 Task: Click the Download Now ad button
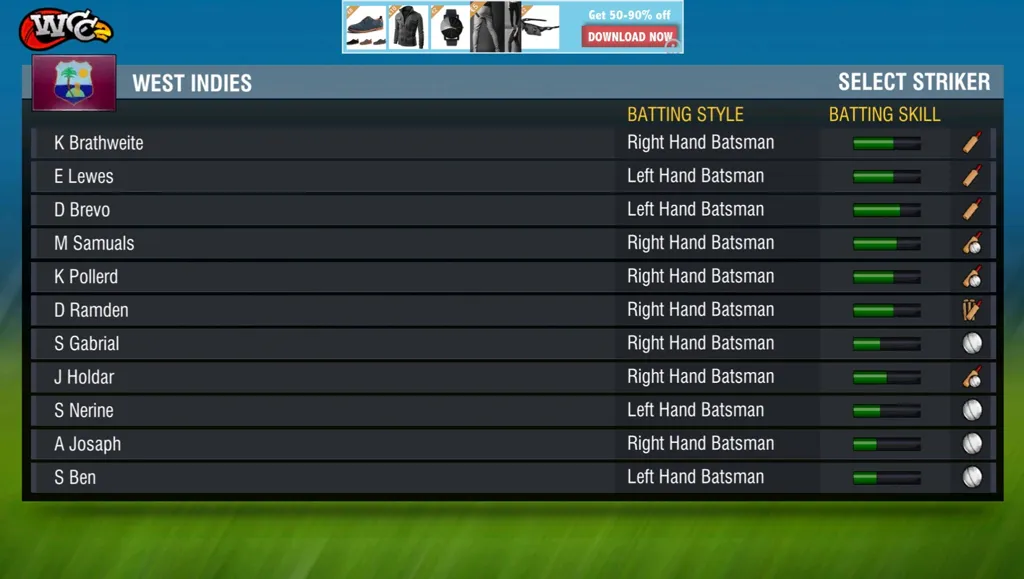pos(630,37)
